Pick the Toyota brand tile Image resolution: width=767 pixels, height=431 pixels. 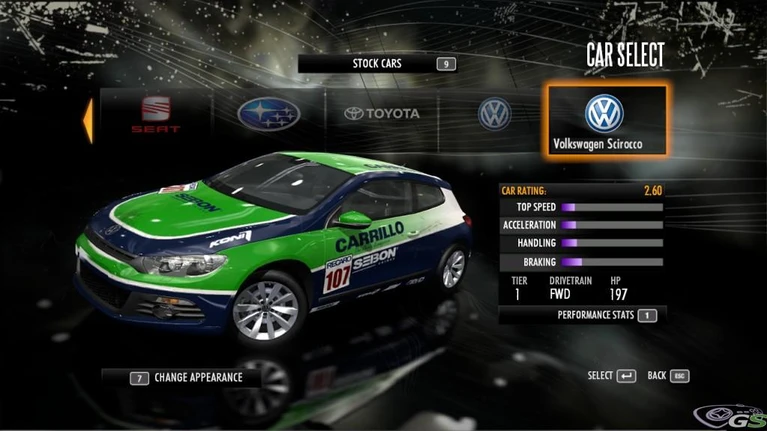tap(382, 115)
